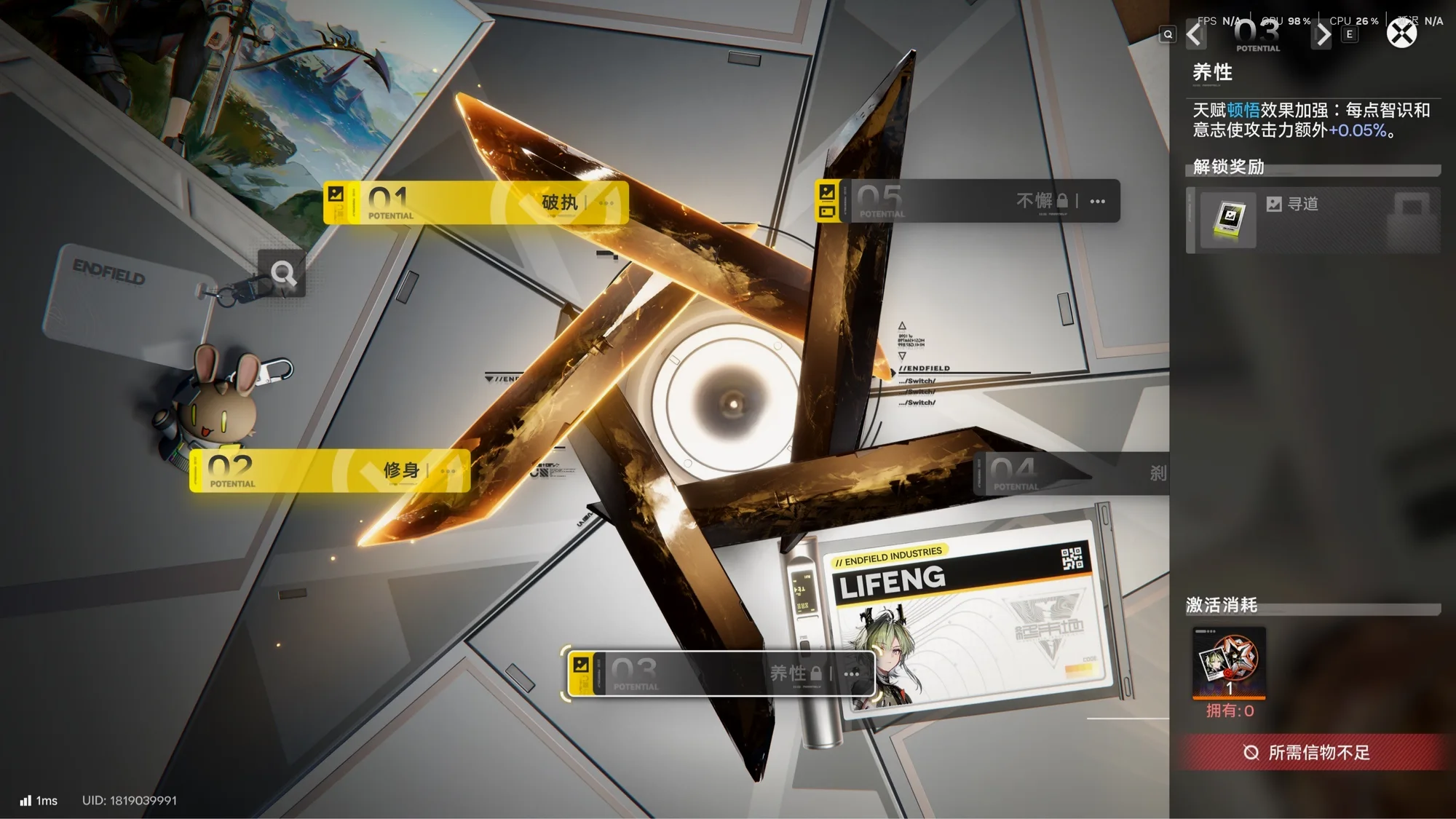
Task: Select Potential 02 修身 node
Action: point(330,471)
